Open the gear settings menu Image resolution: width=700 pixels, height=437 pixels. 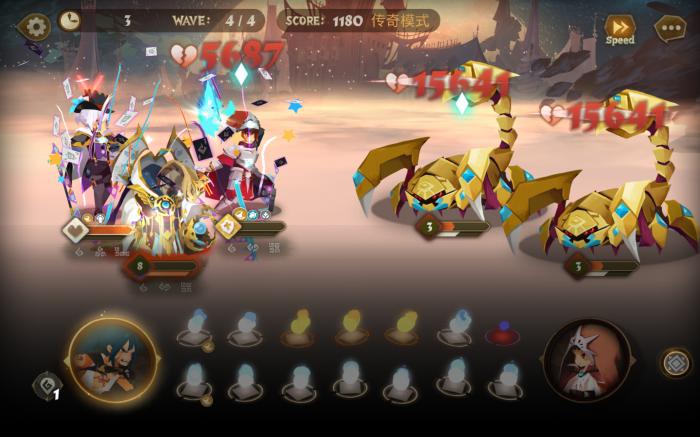pyautogui.click(x=36, y=24)
